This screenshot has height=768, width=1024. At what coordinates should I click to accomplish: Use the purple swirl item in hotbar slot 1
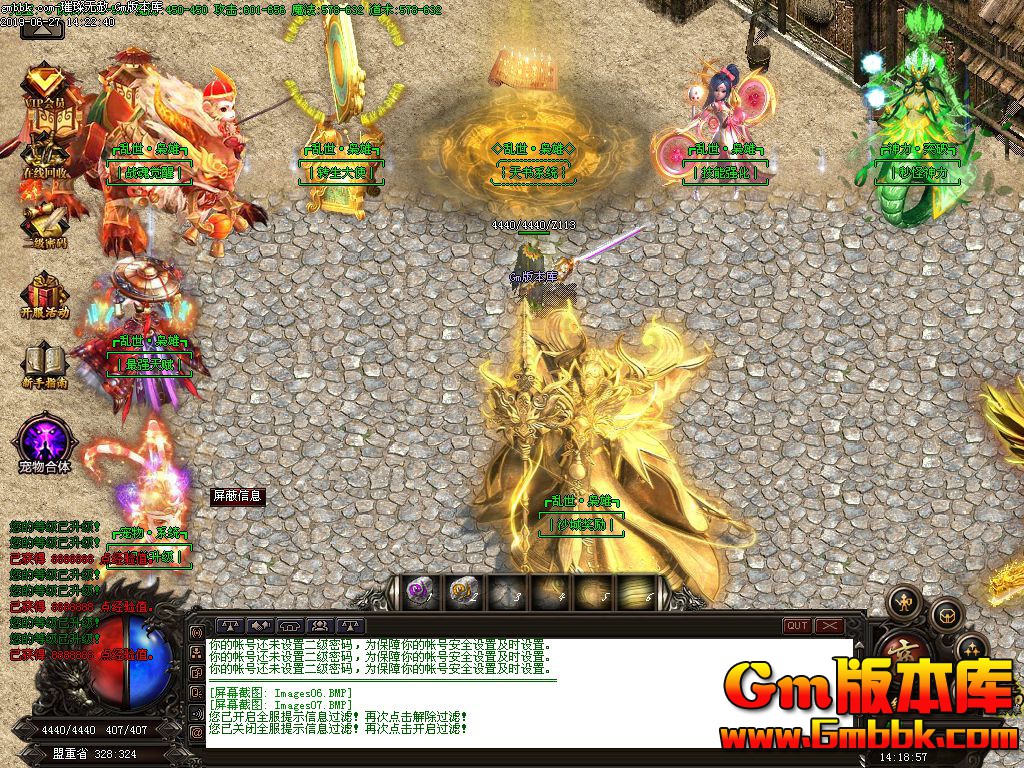pyautogui.click(x=419, y=592)
